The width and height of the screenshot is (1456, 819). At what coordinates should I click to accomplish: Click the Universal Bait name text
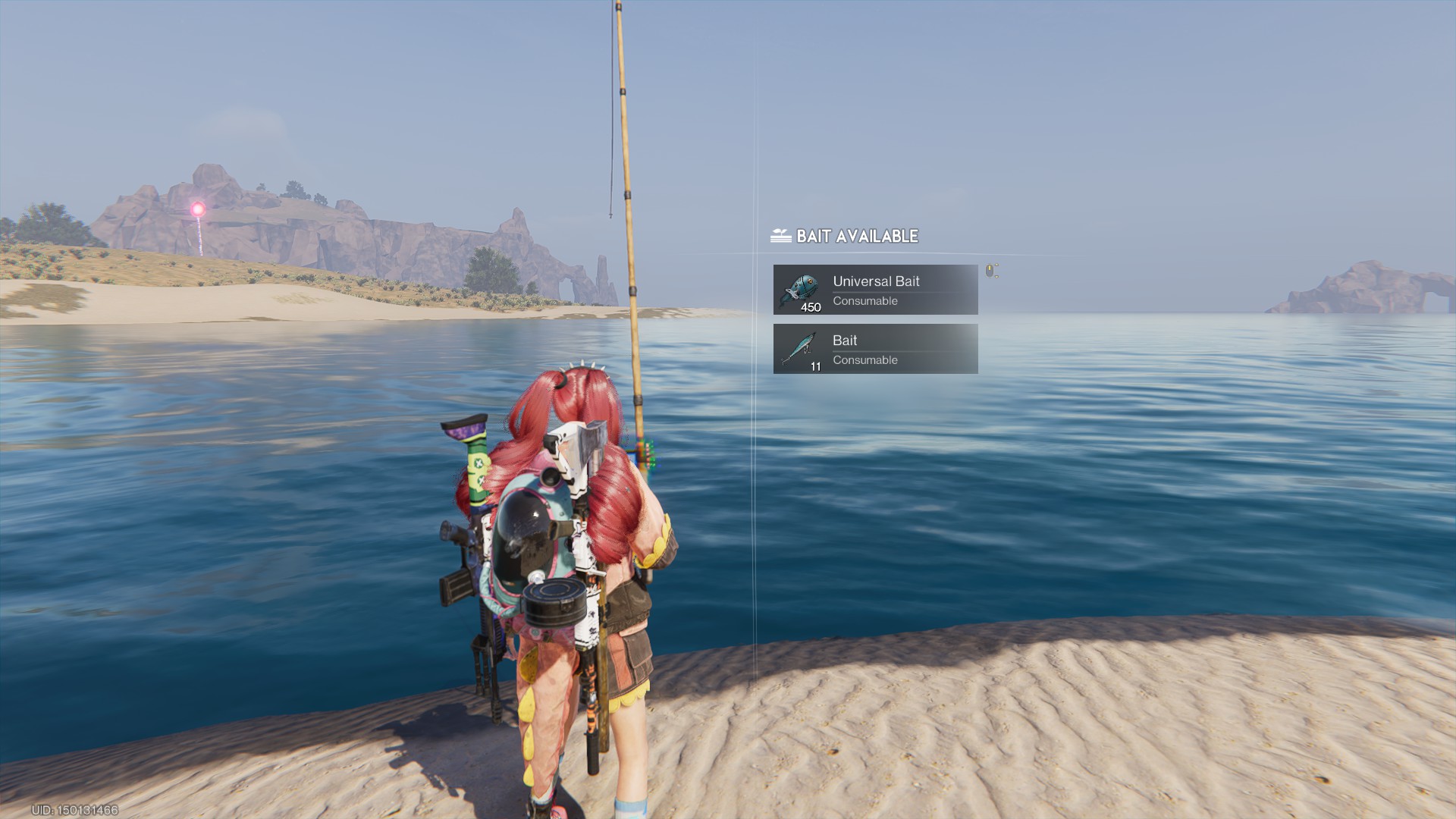877,281
